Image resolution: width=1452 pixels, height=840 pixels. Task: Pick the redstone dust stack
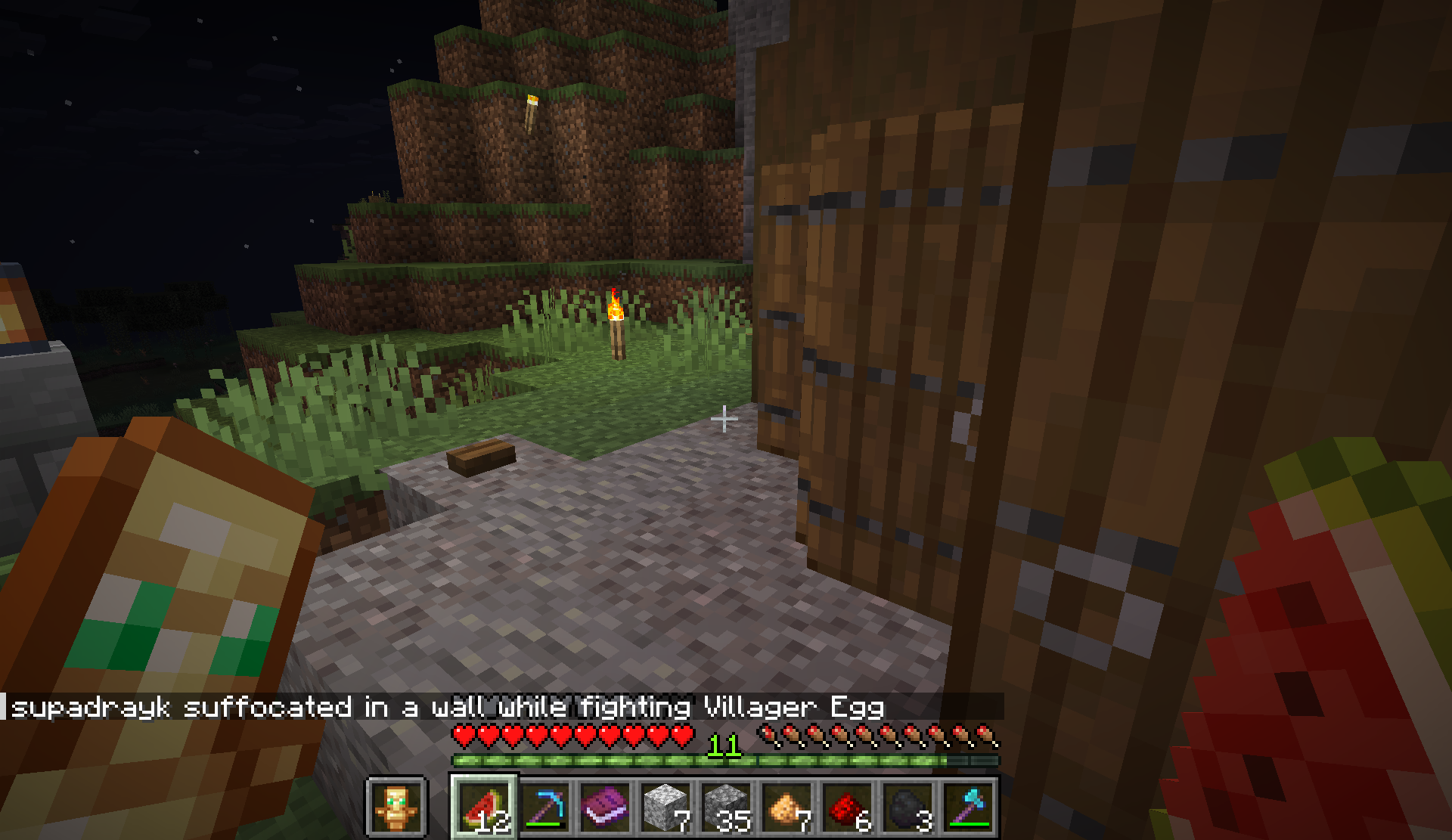click(847, 807)
